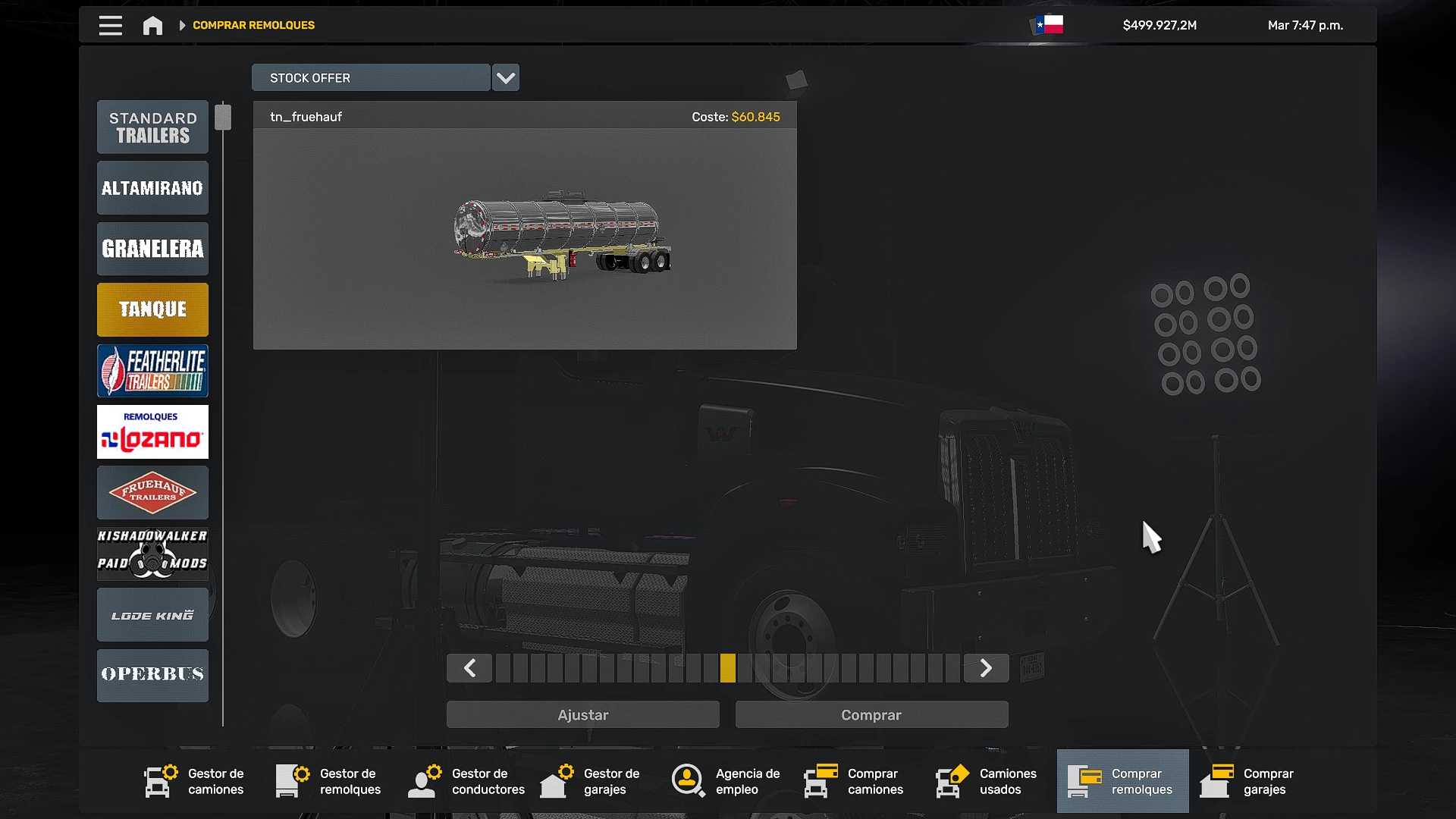This screenshot has width=1456, height=819.
Task: Open the Agencia de empleo
Action: tap(728, 781)
